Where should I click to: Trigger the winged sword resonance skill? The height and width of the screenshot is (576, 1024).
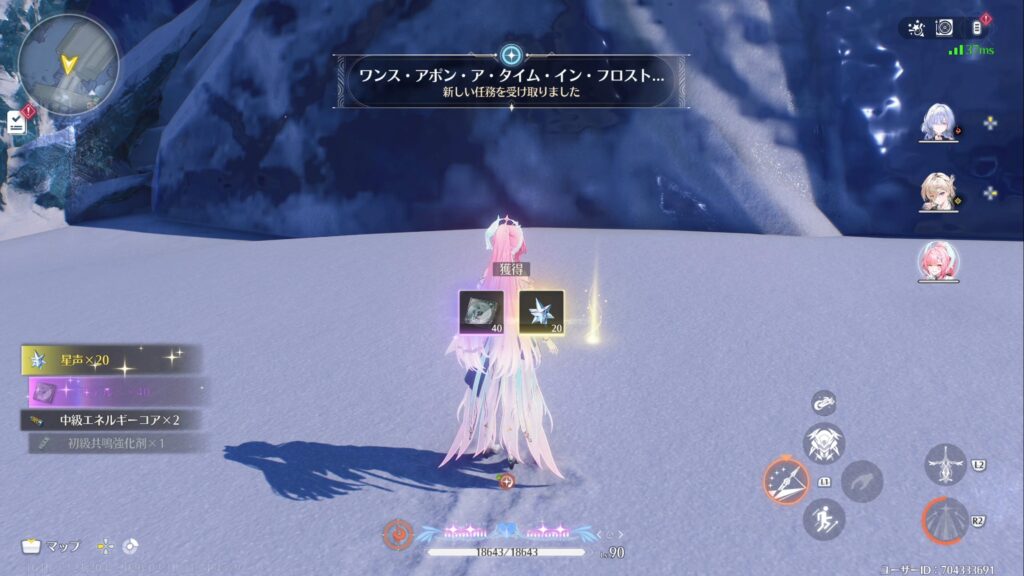945,465
